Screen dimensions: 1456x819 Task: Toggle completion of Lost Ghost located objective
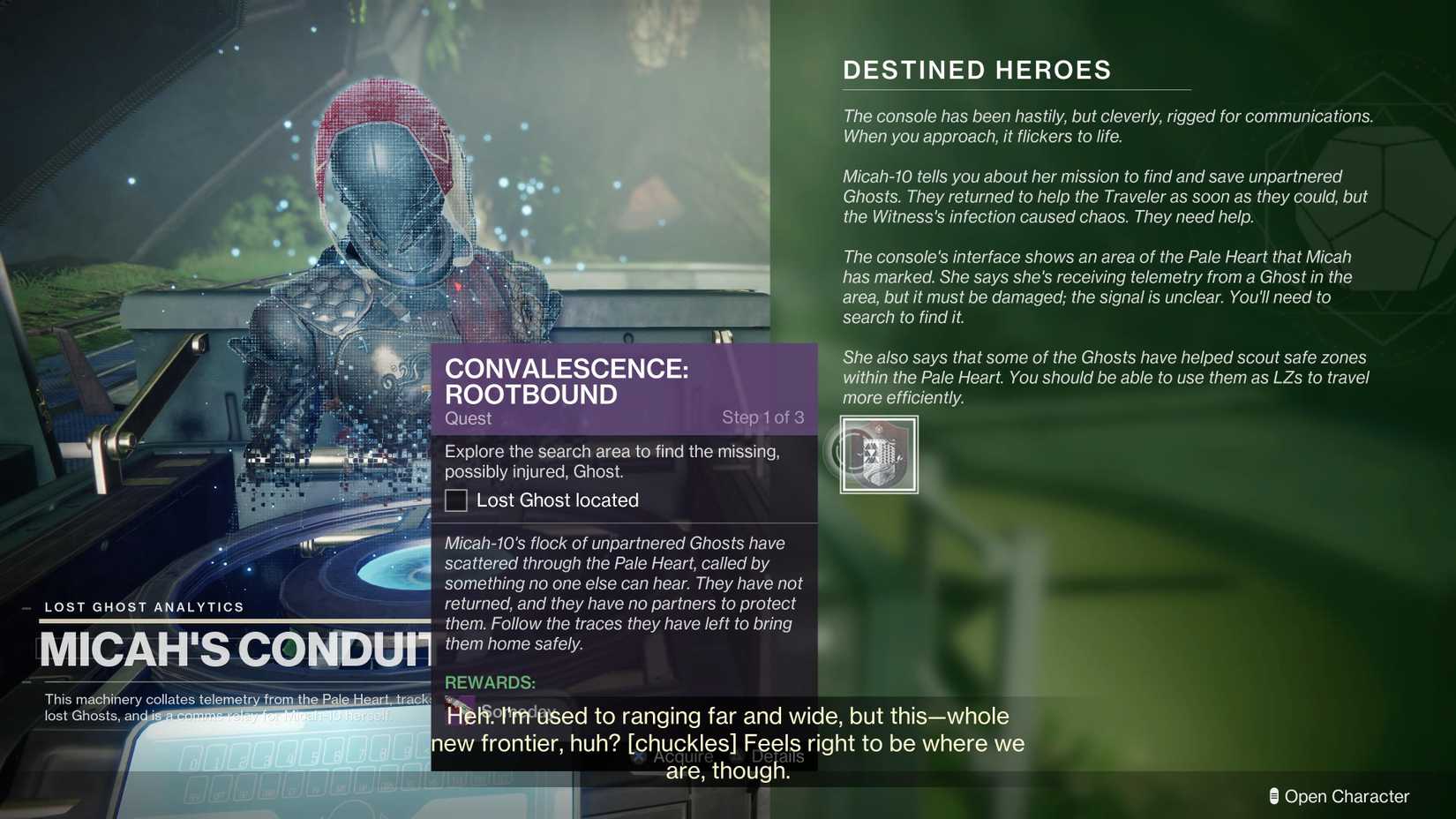click(x=456, y=500)
